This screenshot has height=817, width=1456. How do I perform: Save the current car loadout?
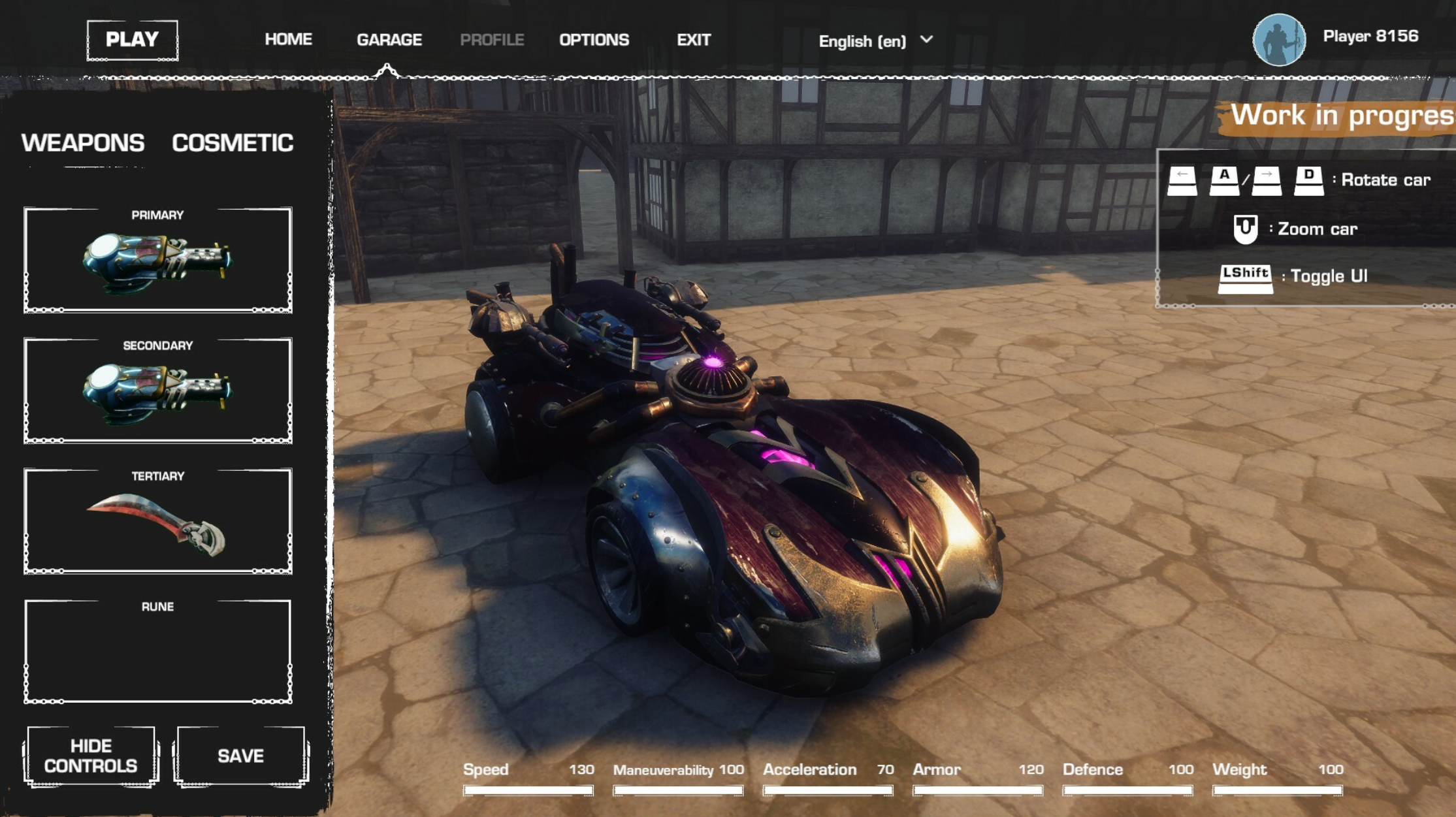tap(240, 754)
